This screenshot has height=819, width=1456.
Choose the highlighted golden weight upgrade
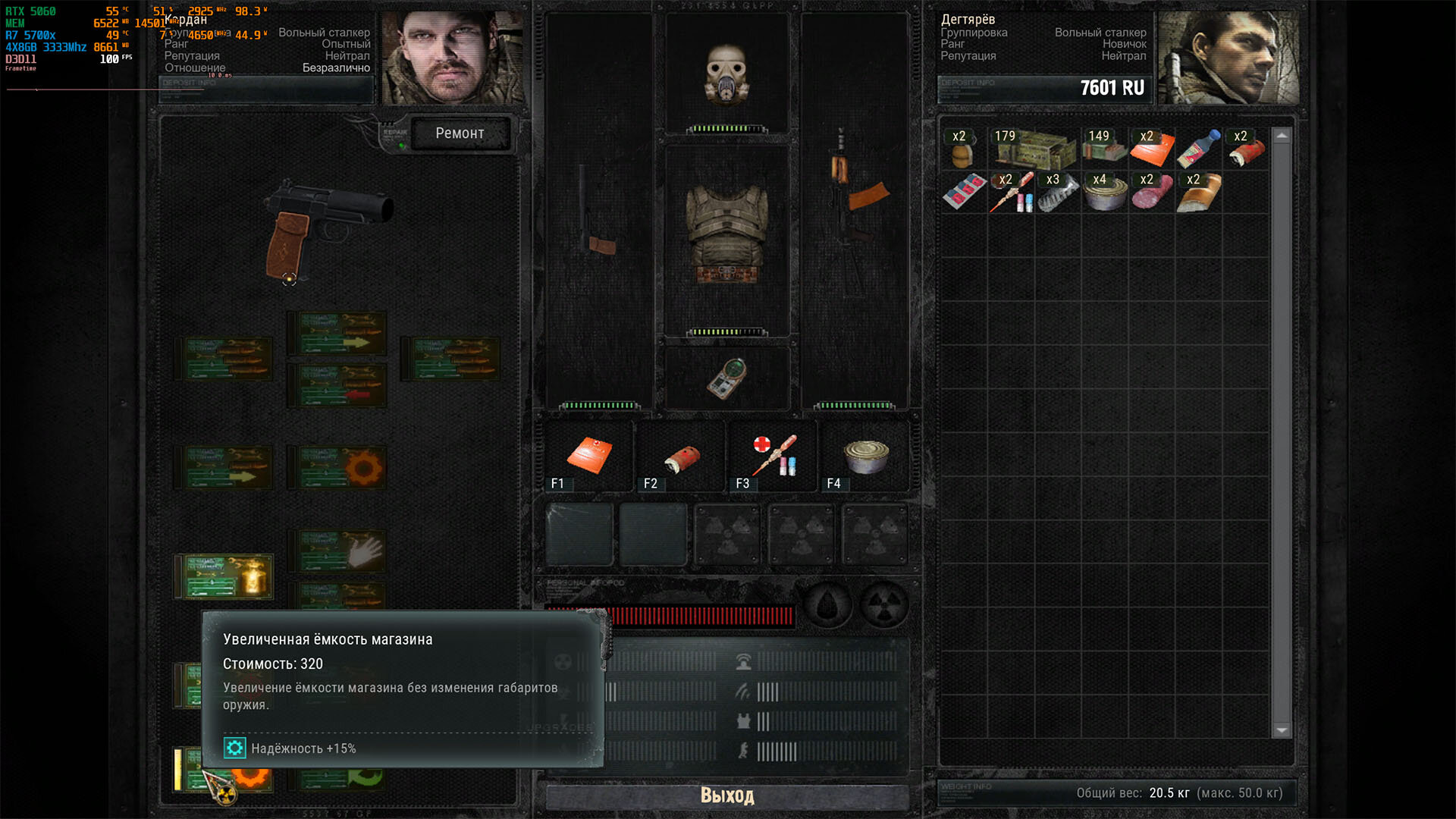pos(224,577)
